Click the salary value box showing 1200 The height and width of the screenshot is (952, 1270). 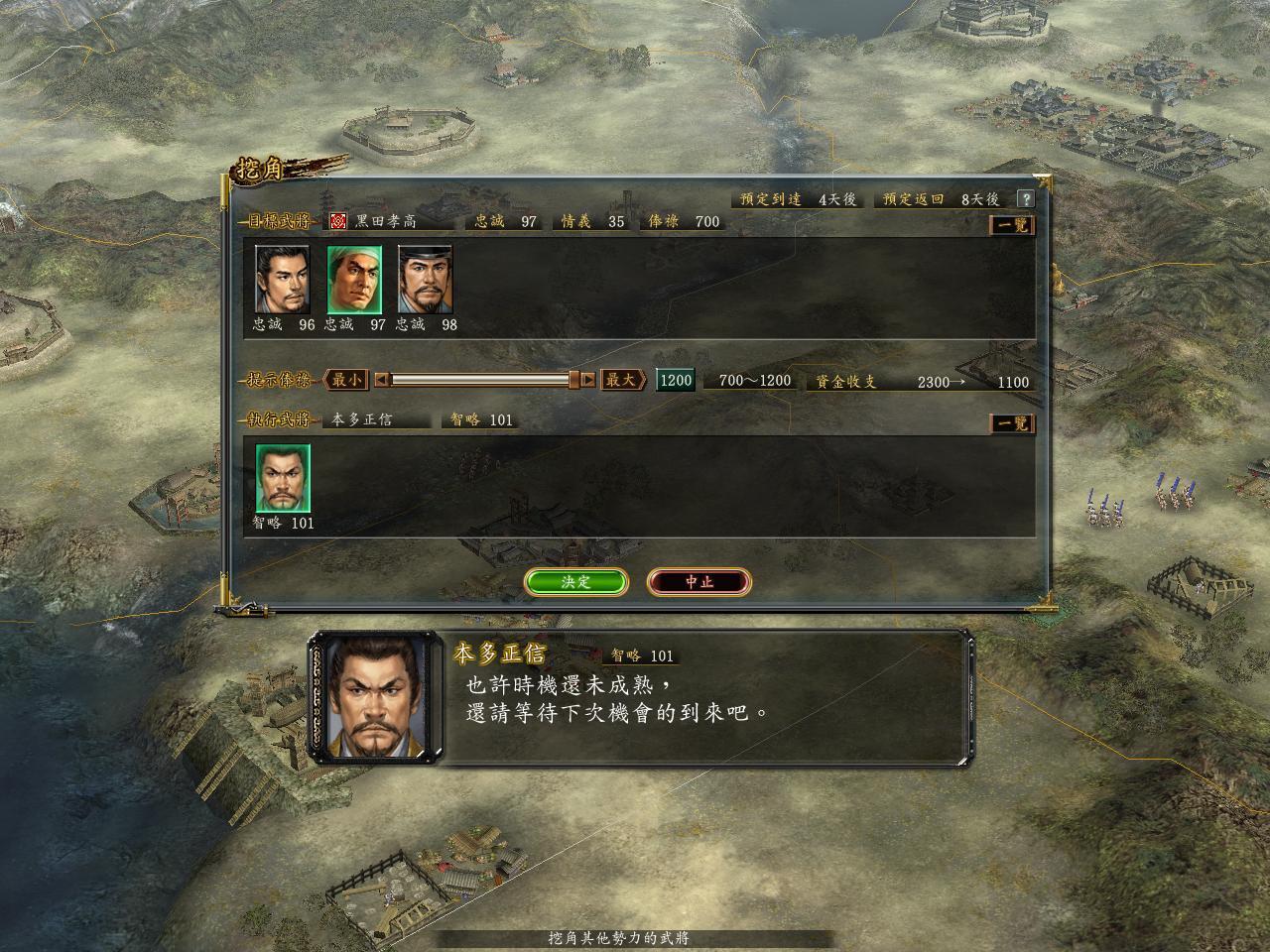(675, 380)
